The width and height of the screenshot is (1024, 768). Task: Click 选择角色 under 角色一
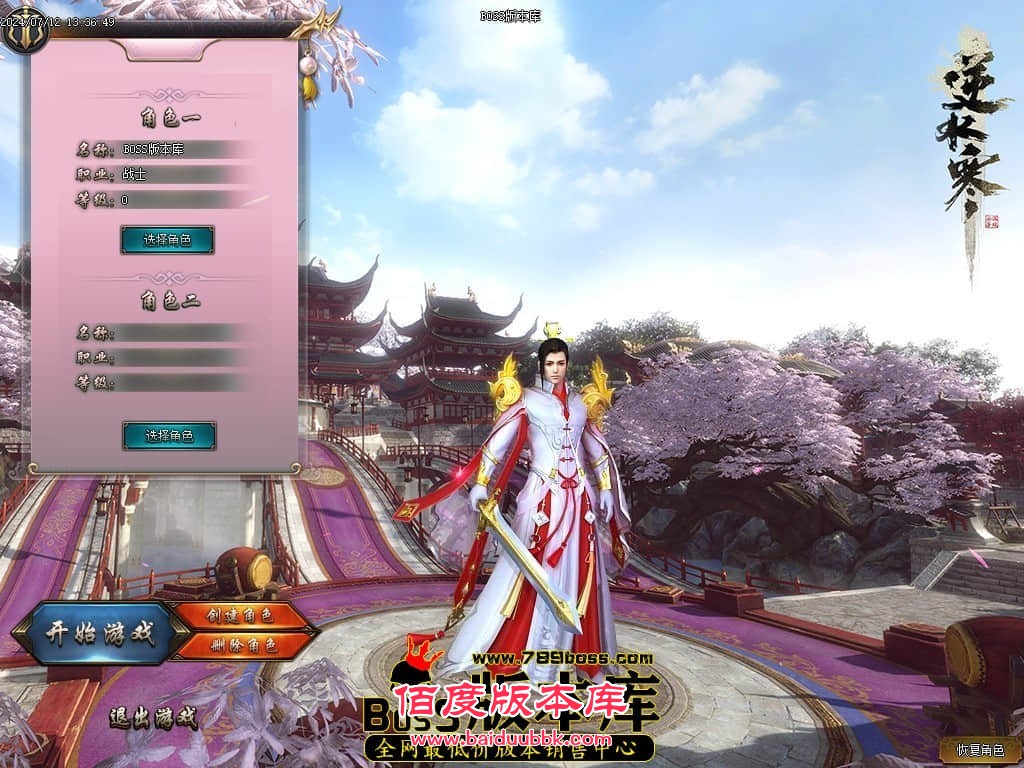tap(167, 240)
